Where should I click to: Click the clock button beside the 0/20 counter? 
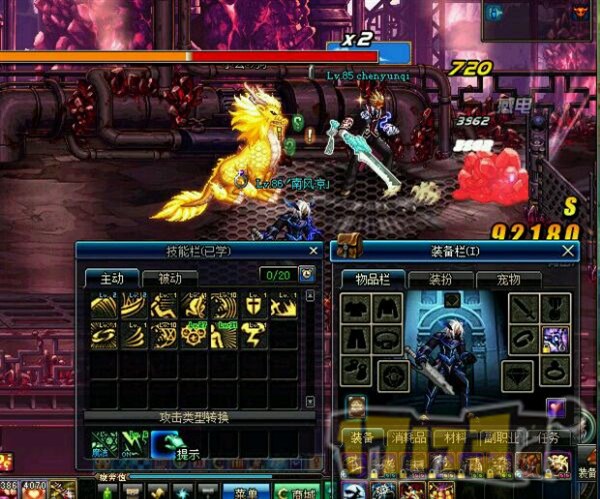[306, 274]
